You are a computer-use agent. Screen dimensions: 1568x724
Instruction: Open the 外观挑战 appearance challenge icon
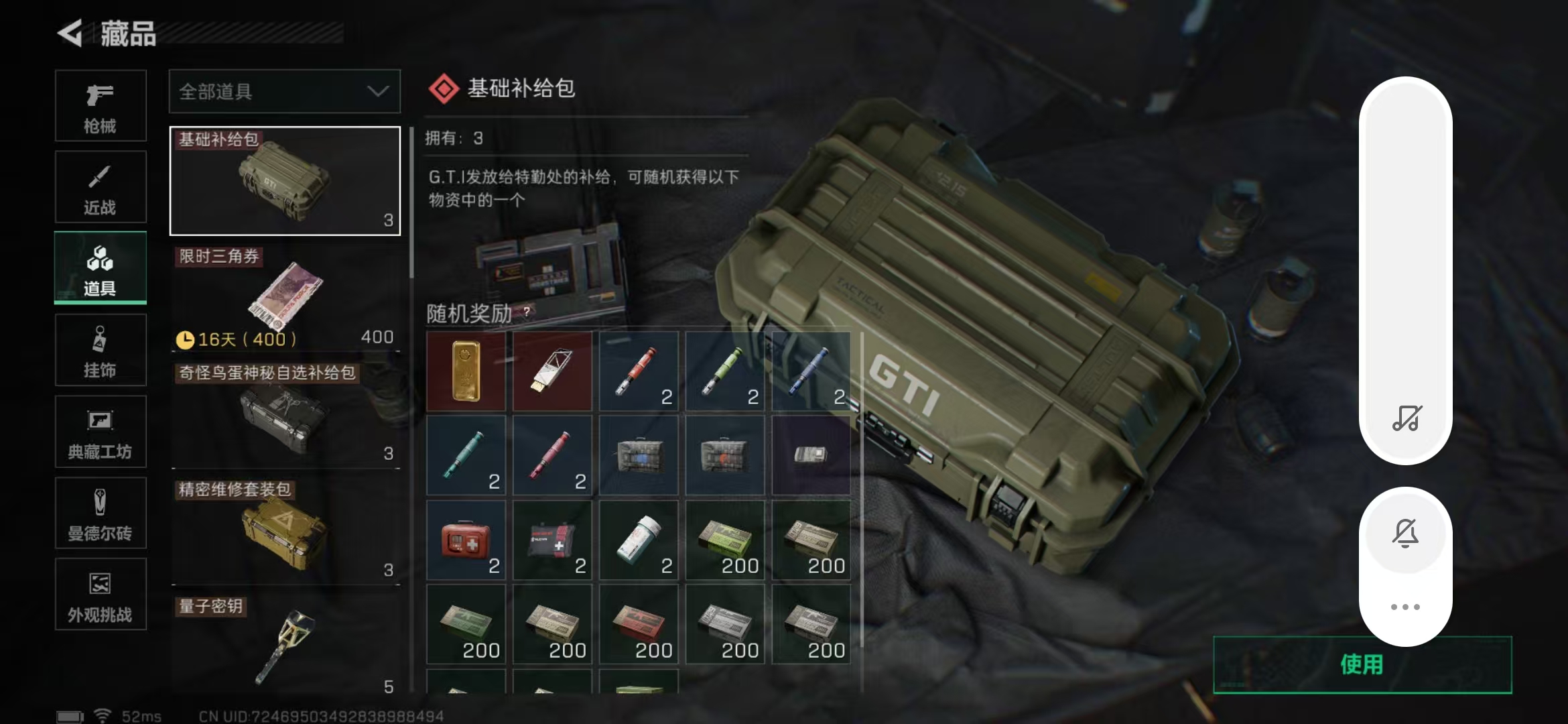point(100,594)
